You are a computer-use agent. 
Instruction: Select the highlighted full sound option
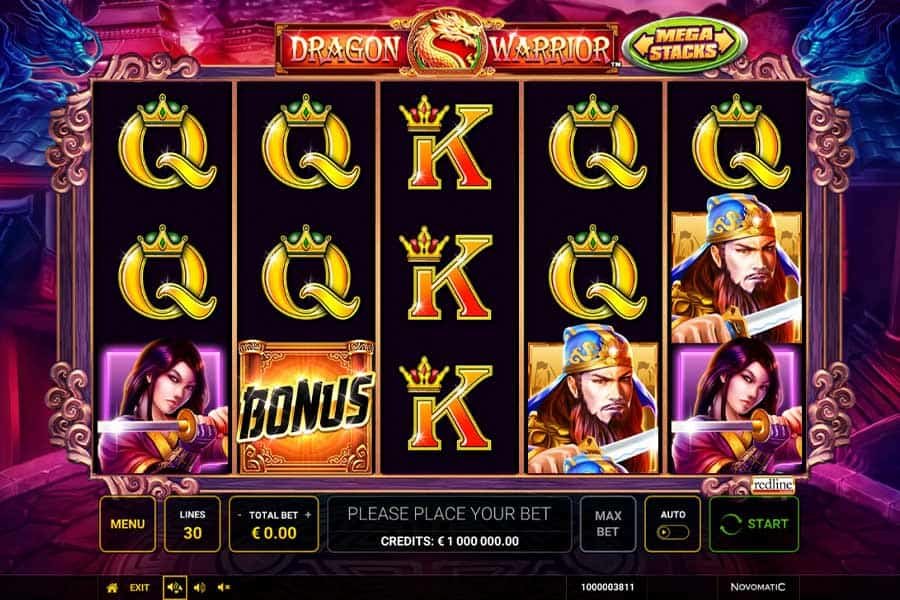click(x=173, y=587)
